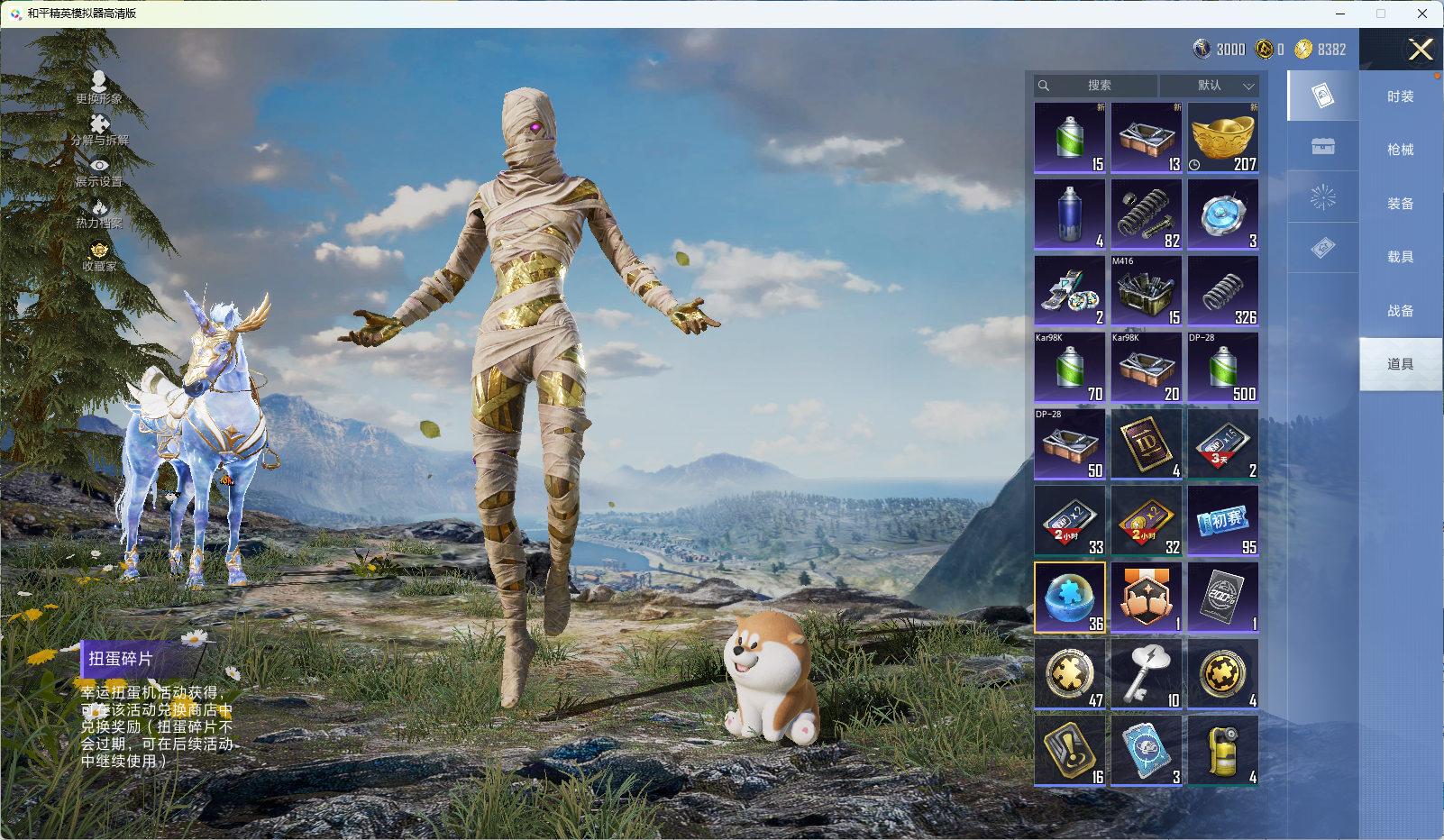The width and height of the screenshot is (1444, 840).
Task: Switch to the 战备 tab
Action: click(1400, 311)
